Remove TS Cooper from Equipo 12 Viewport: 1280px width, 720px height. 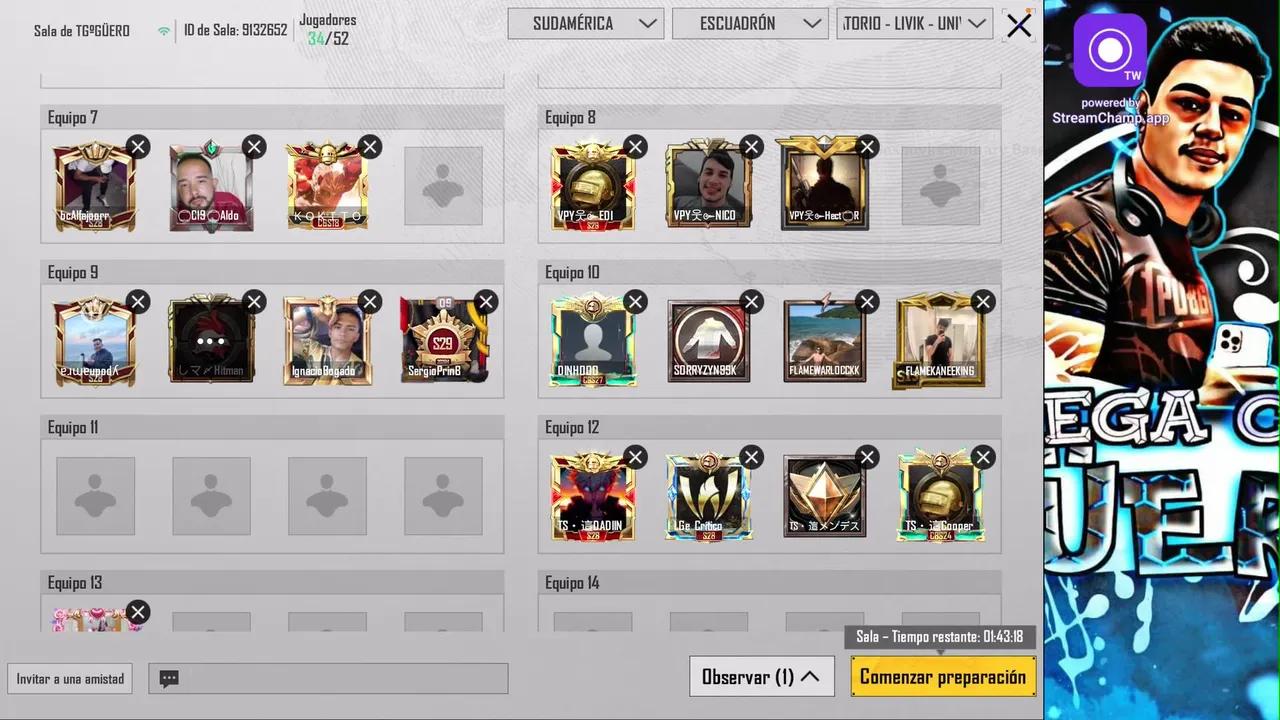(982, 457)
